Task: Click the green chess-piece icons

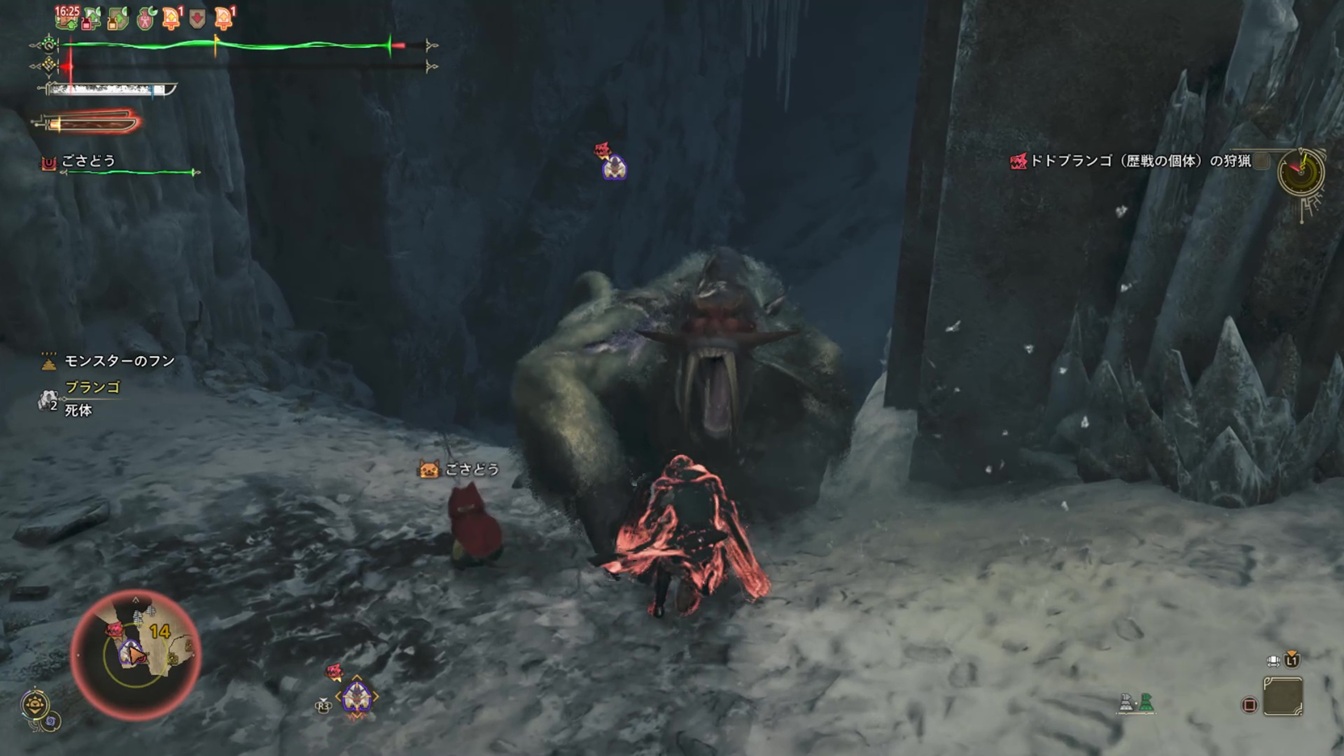Action: (1135, 704)
